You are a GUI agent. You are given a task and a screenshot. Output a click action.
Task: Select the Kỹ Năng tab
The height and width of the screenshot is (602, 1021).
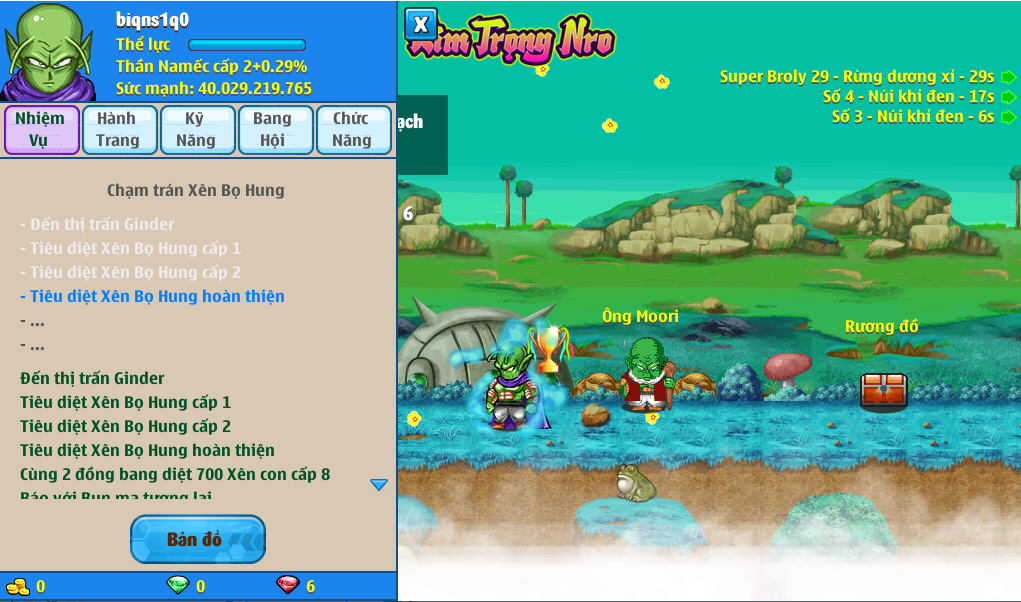tap(197, 130)
